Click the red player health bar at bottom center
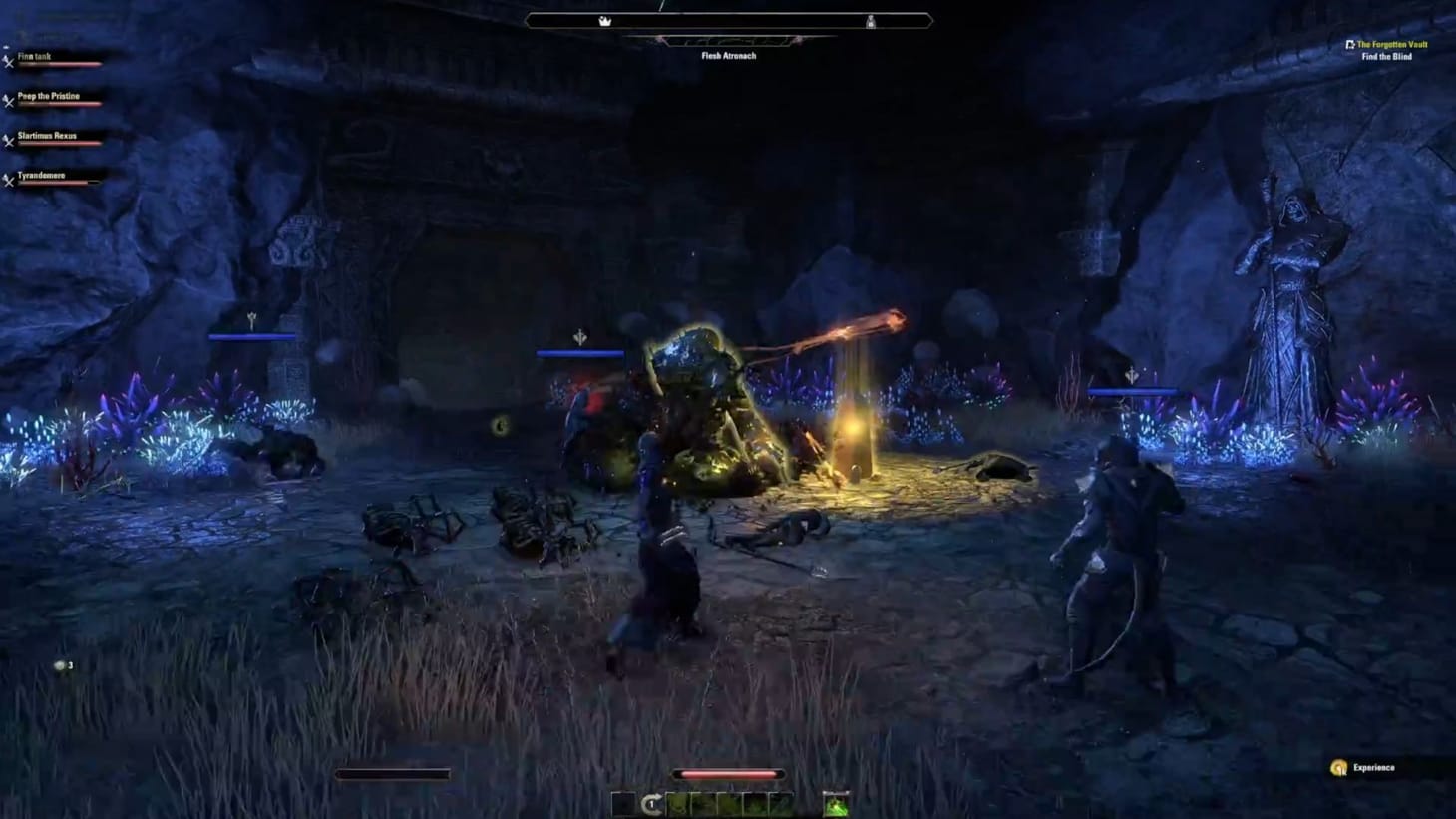Viewport: 1456px width, 819px height. (728, 774)
